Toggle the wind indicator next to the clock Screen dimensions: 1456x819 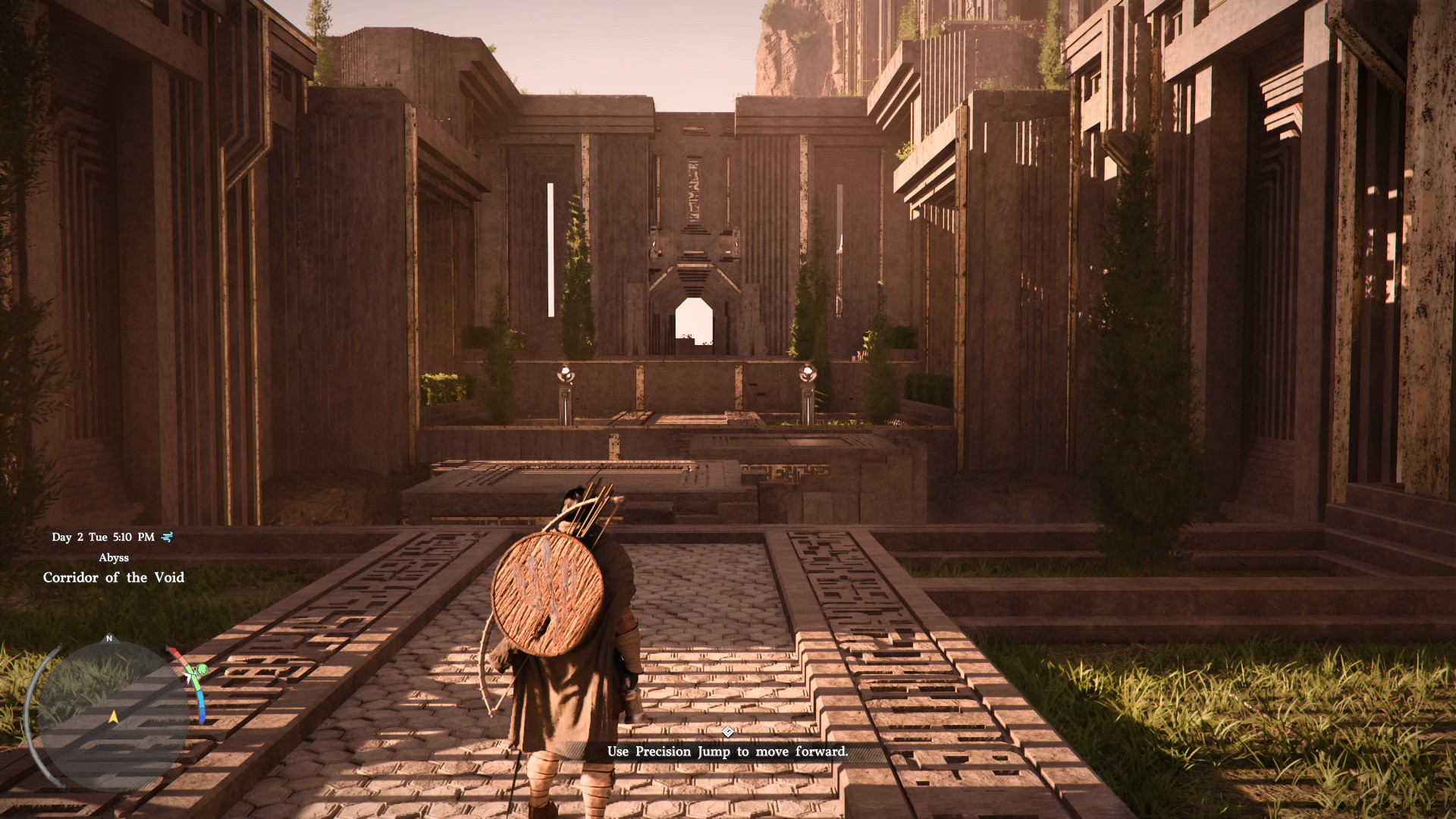167,536
